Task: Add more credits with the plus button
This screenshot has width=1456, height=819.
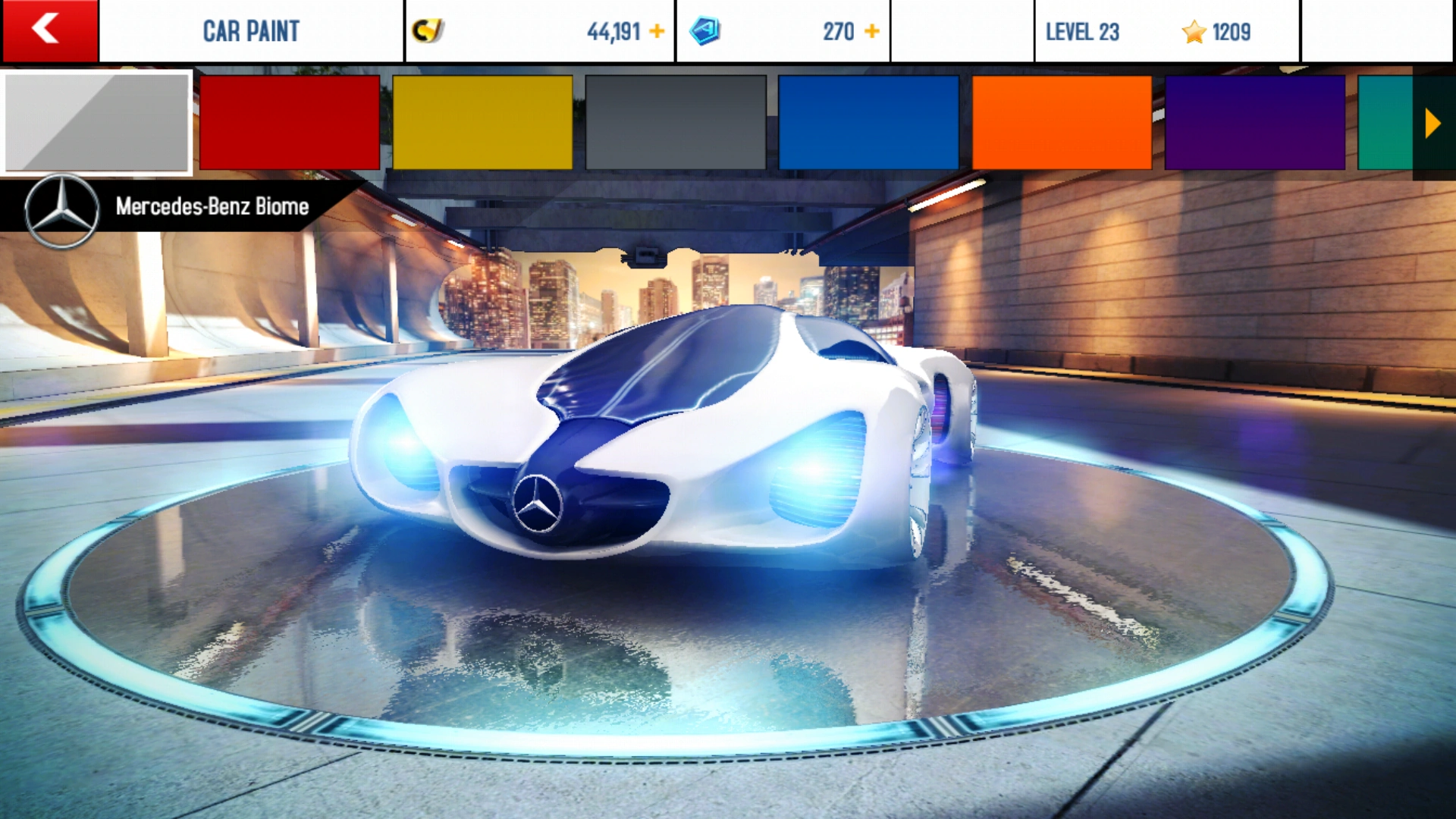Action: pos(657,31)
